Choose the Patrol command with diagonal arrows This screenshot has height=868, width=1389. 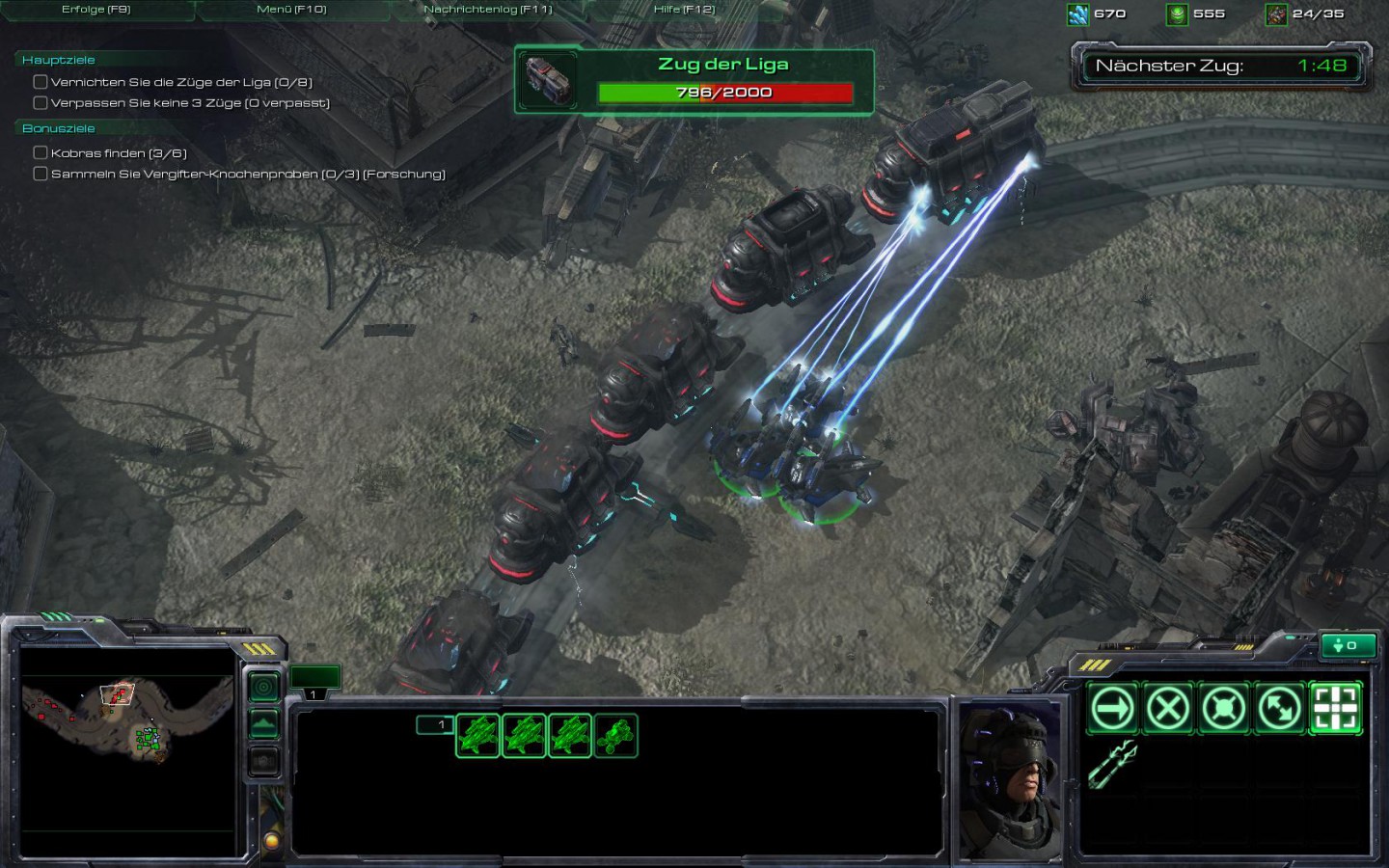(1279, 709)
